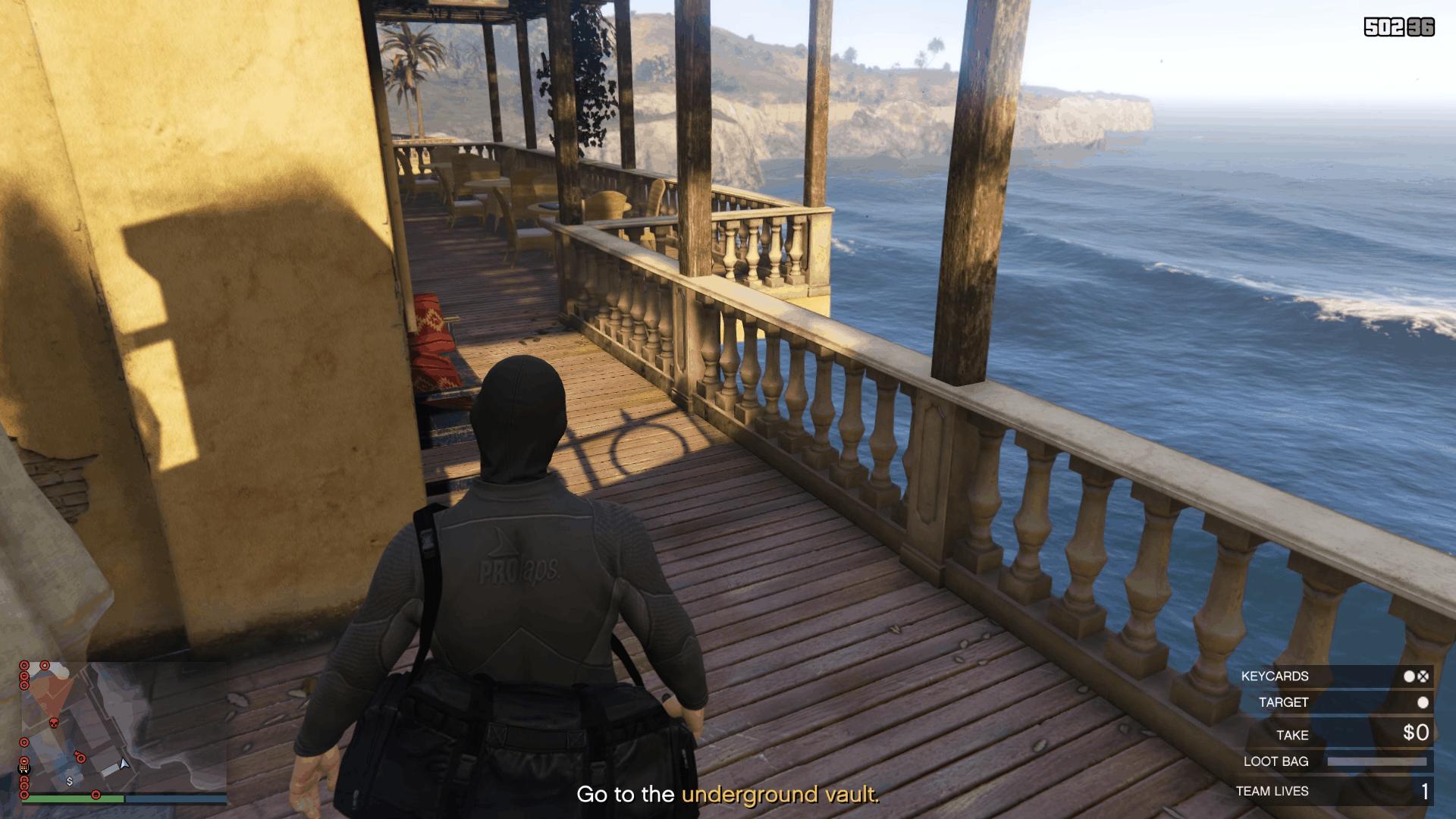Click the black store blip on the minimap
1456x819 pixels.
coord(24,768)
